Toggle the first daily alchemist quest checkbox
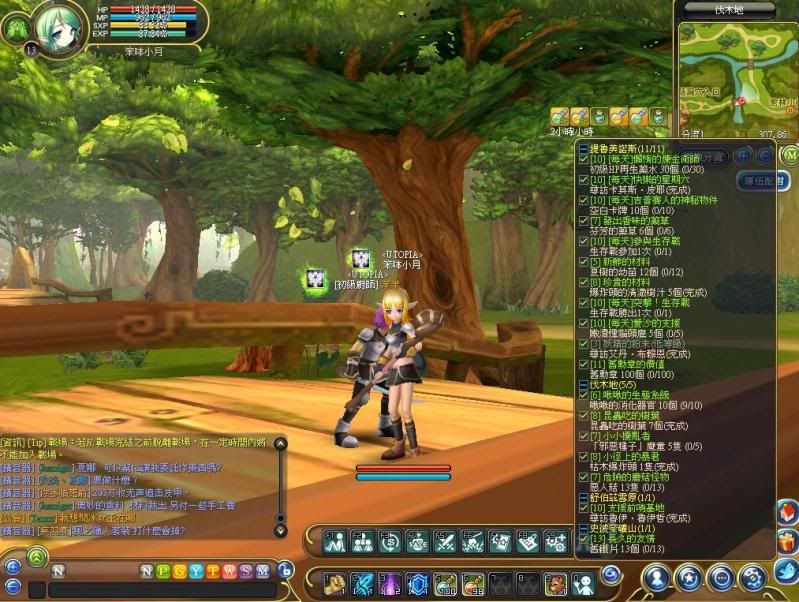Screen dimensions: 799x602 585,159
